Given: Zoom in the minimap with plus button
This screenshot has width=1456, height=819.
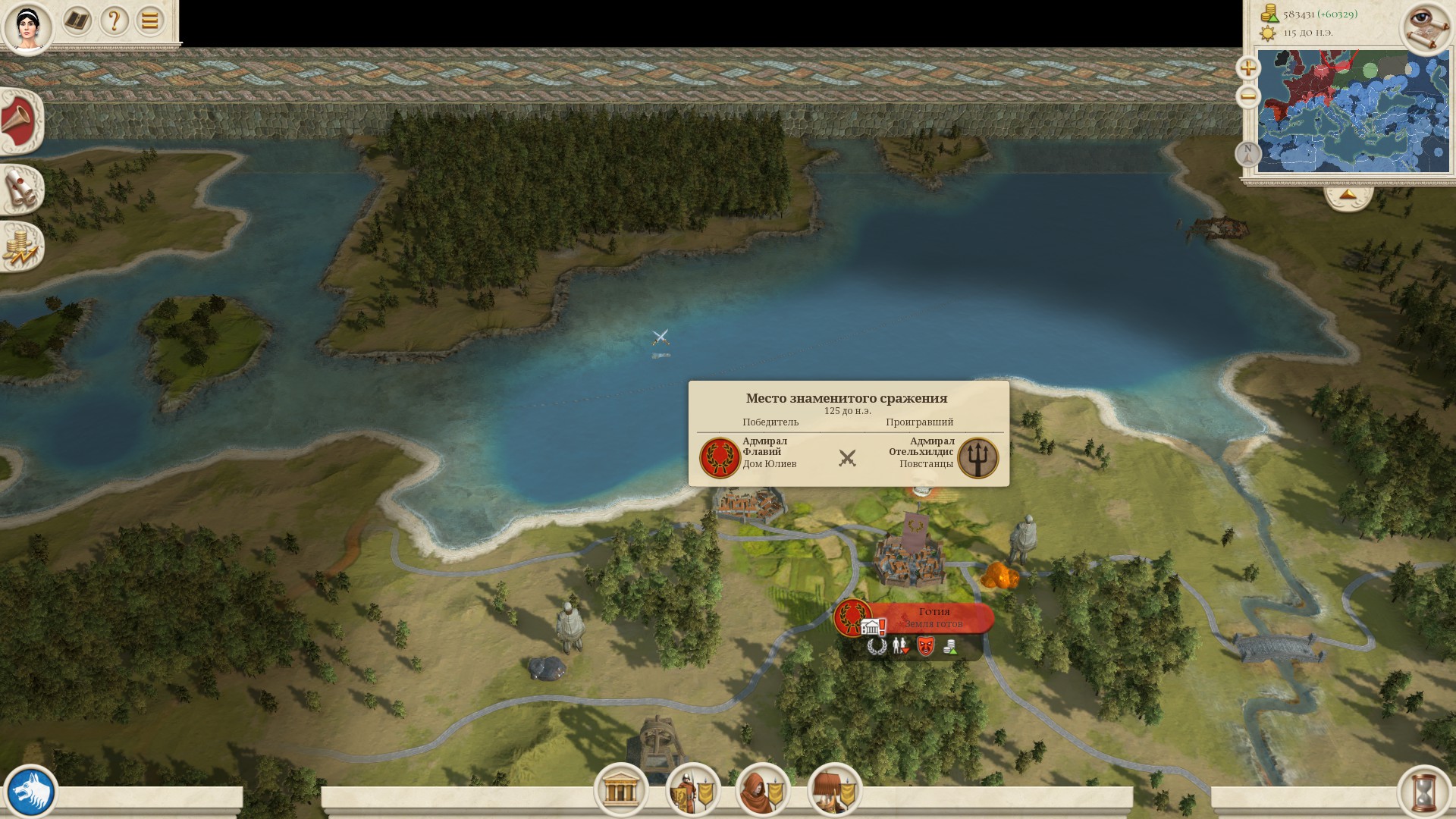Looking at the screenshot, I should tap(1247, 67).
